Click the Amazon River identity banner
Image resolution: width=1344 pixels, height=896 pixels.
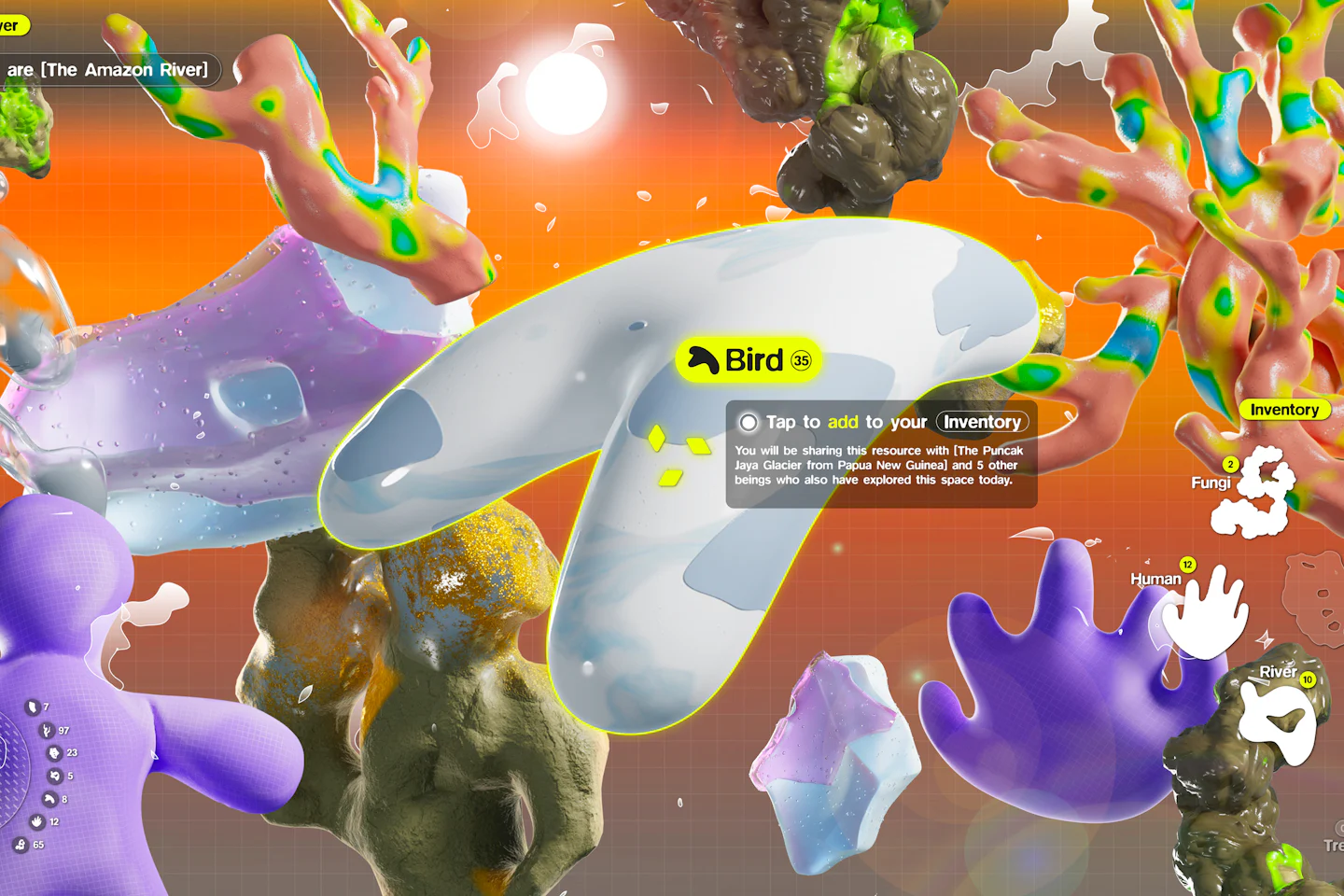click(x=107, y=70)
